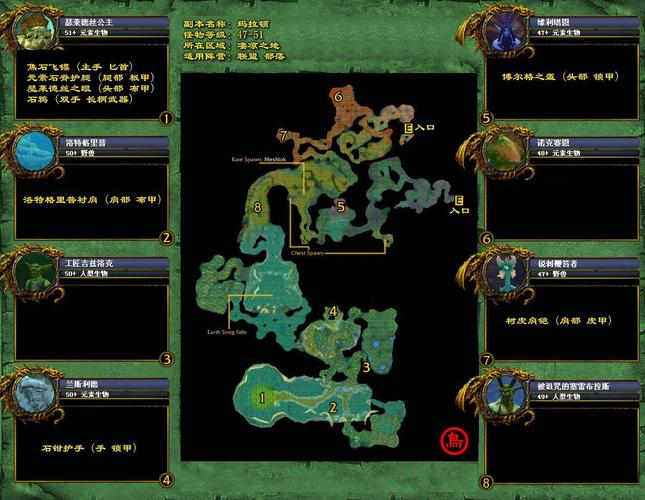The image size is (645, 500).
Task: Click the red circular seal logo
Action: (453, 440)
